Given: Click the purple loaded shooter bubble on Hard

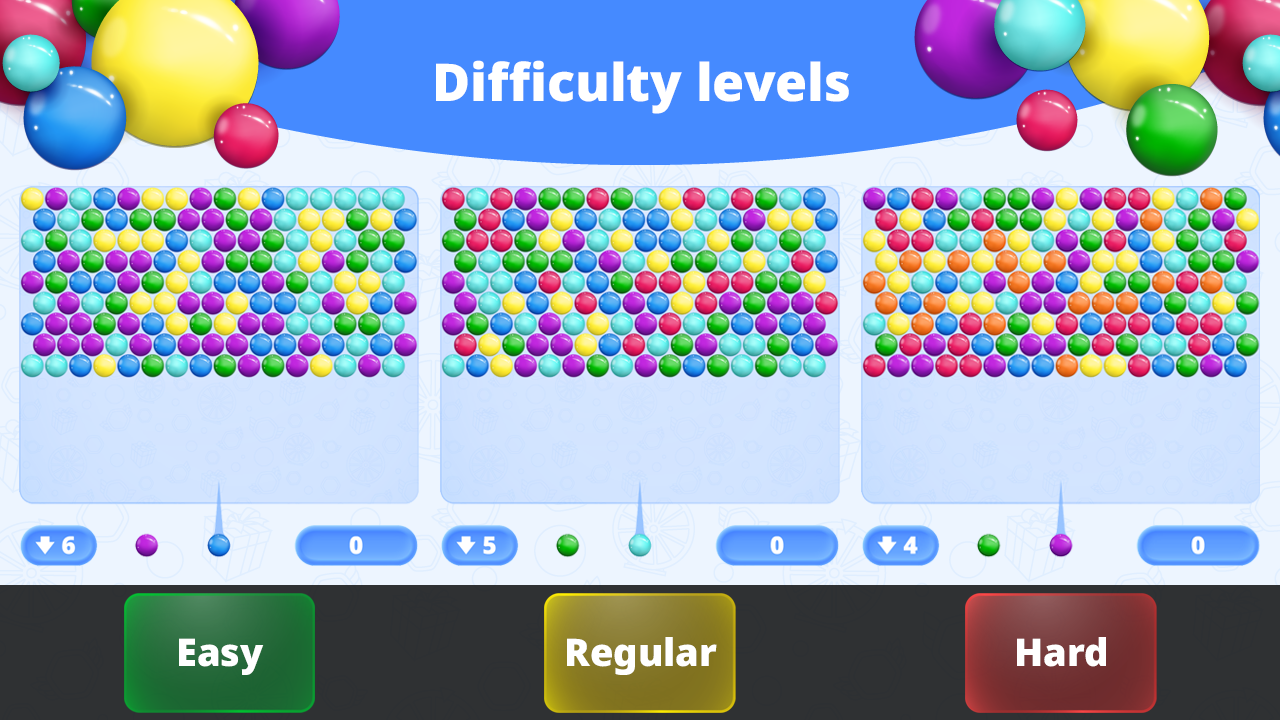Looking at the screenshot, I should tap(1060, 545).
